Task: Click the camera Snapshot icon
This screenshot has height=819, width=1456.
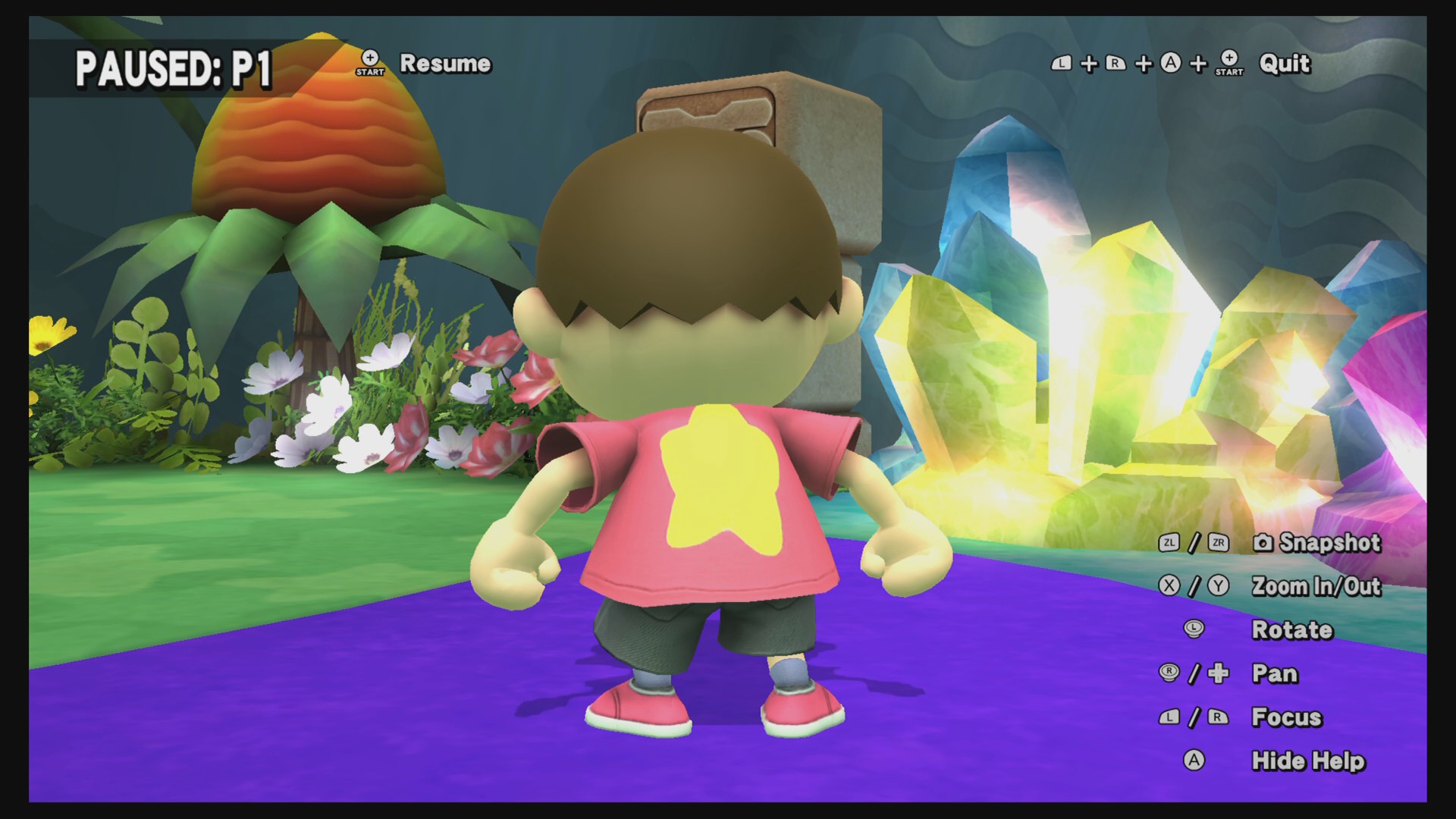Action: click(x=1263, y=542)
